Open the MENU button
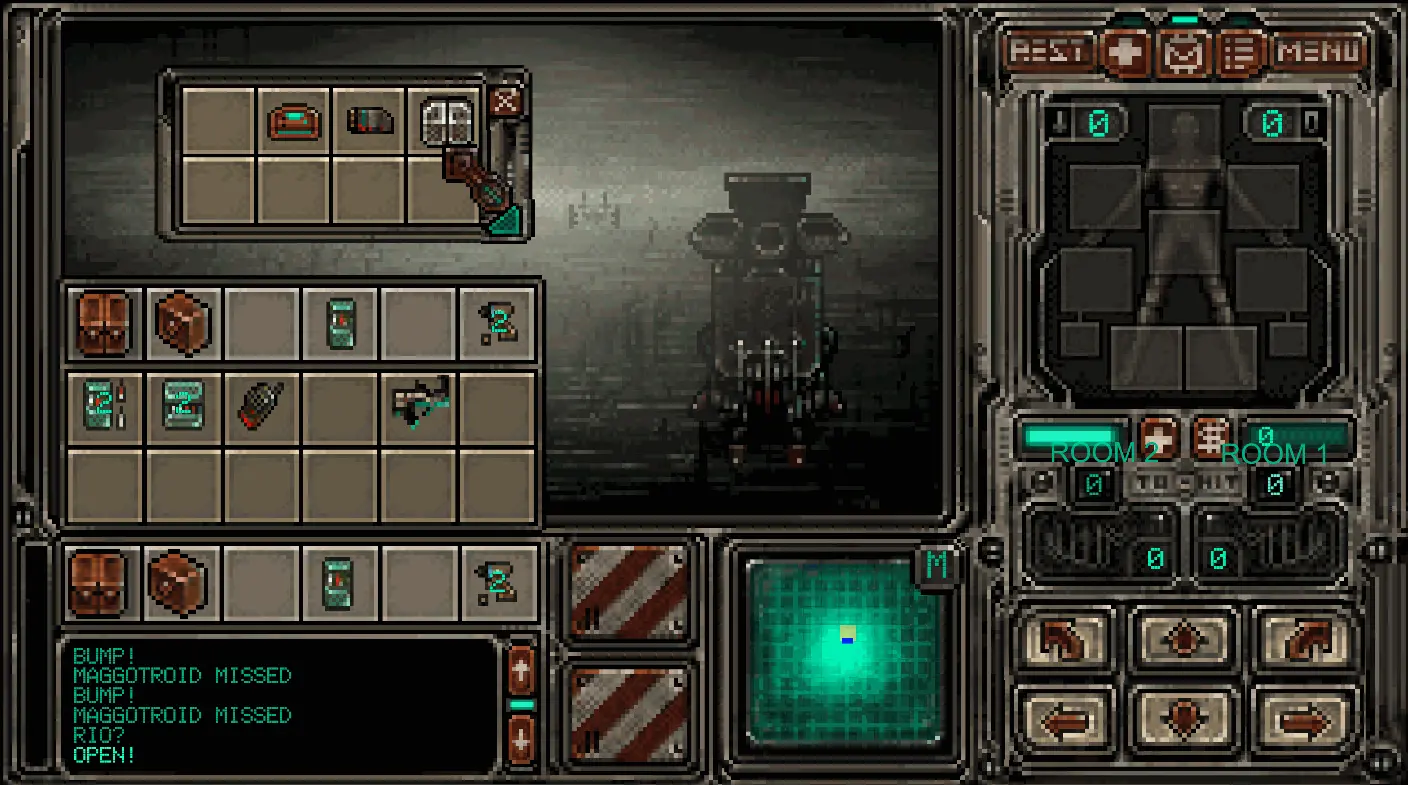The width and height of the screenshot is (1408, 785). click(1320, 51)
